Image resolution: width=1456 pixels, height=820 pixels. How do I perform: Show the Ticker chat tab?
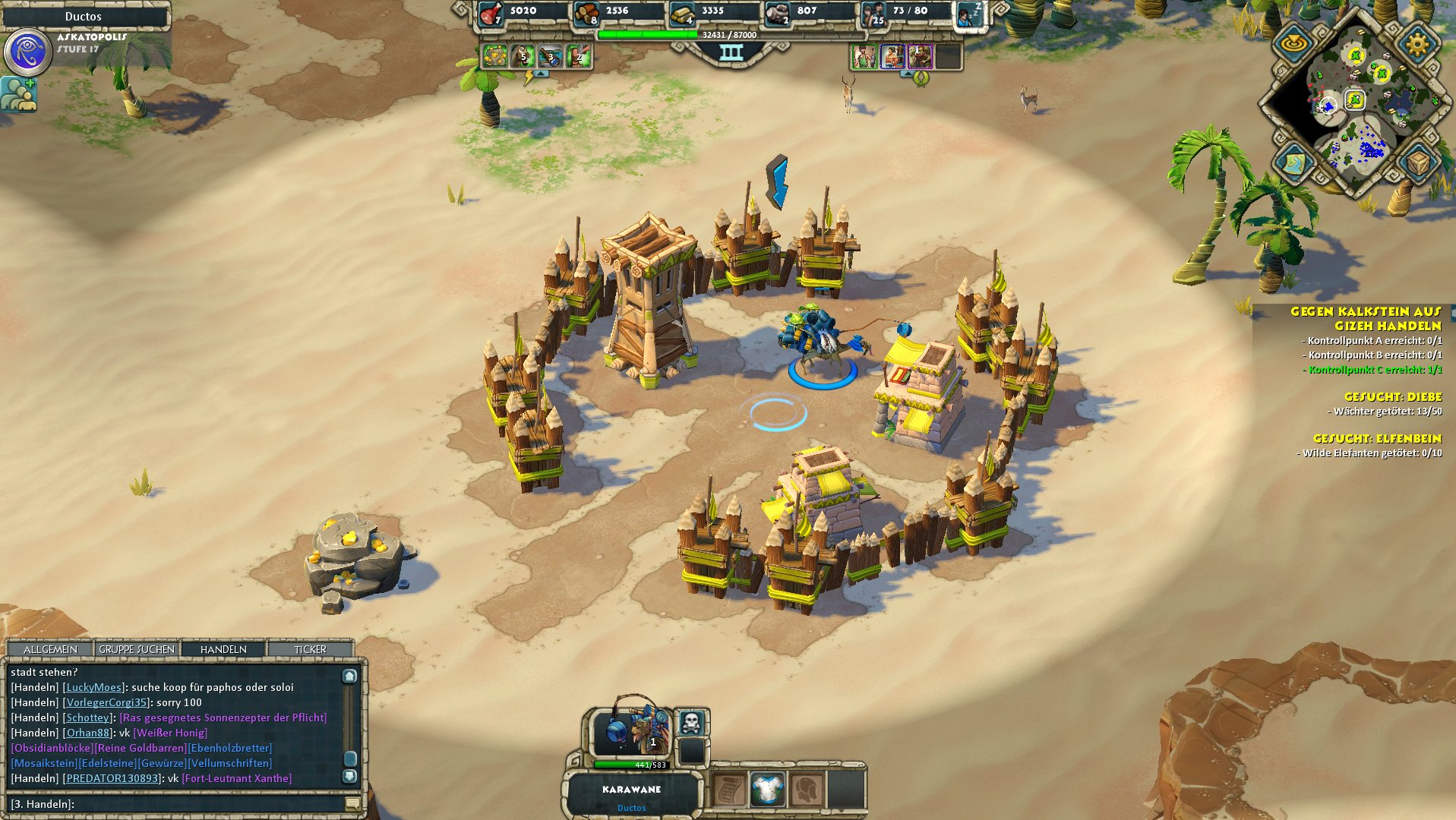point(310,649)
